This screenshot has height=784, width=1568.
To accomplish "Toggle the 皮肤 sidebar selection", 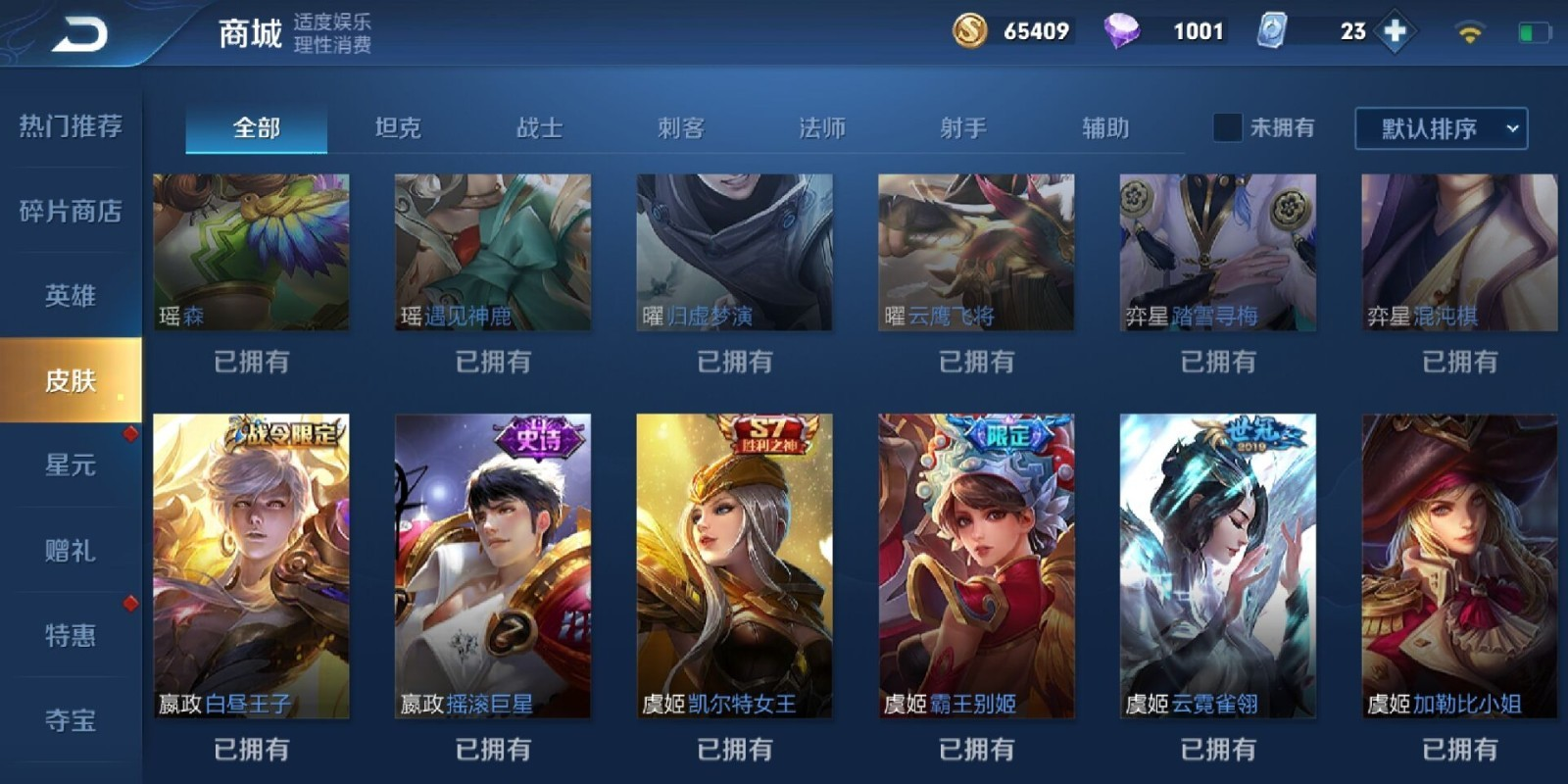I will point(69,381).
